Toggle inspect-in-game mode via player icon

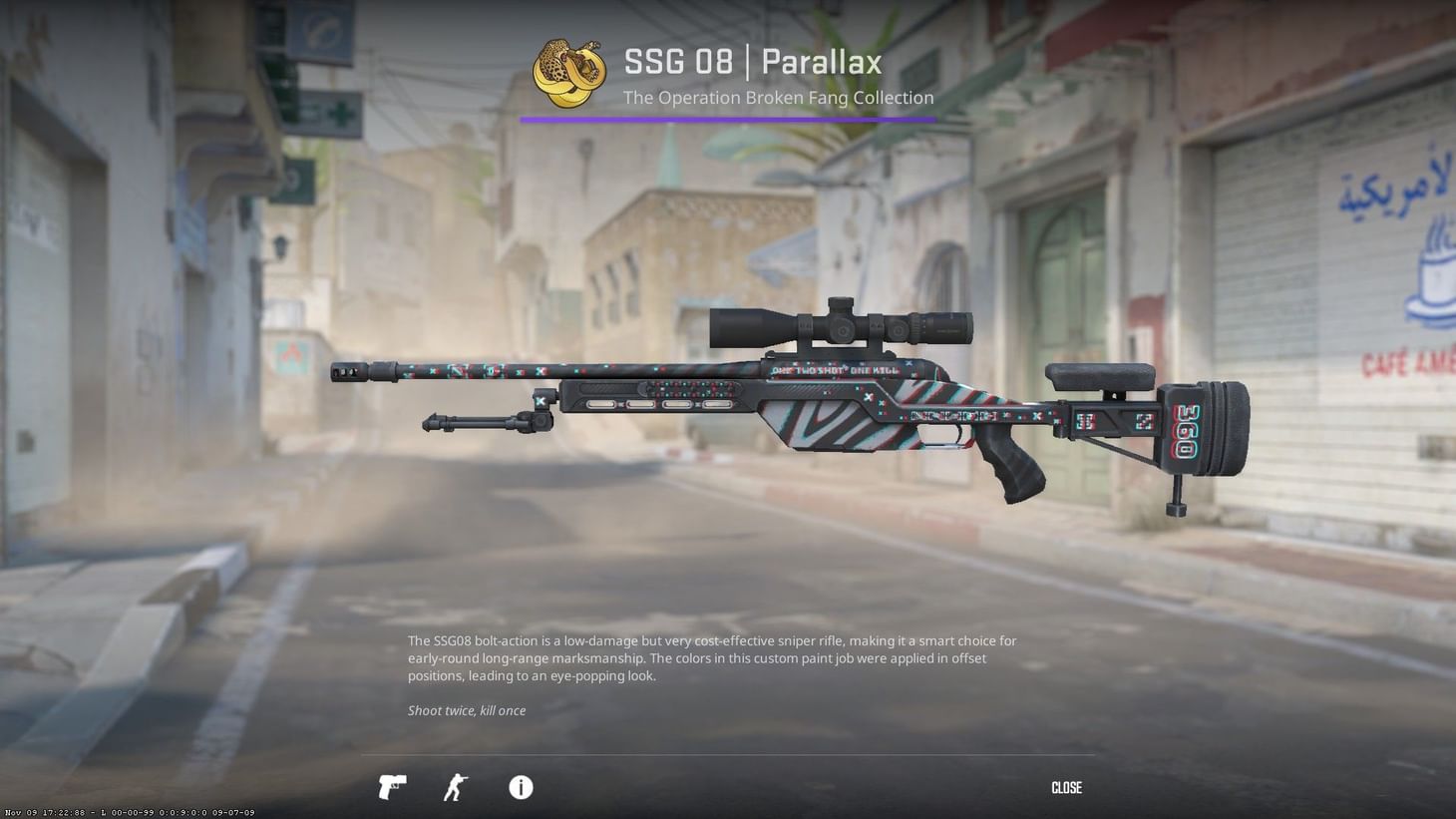click(x=455, y=787)
